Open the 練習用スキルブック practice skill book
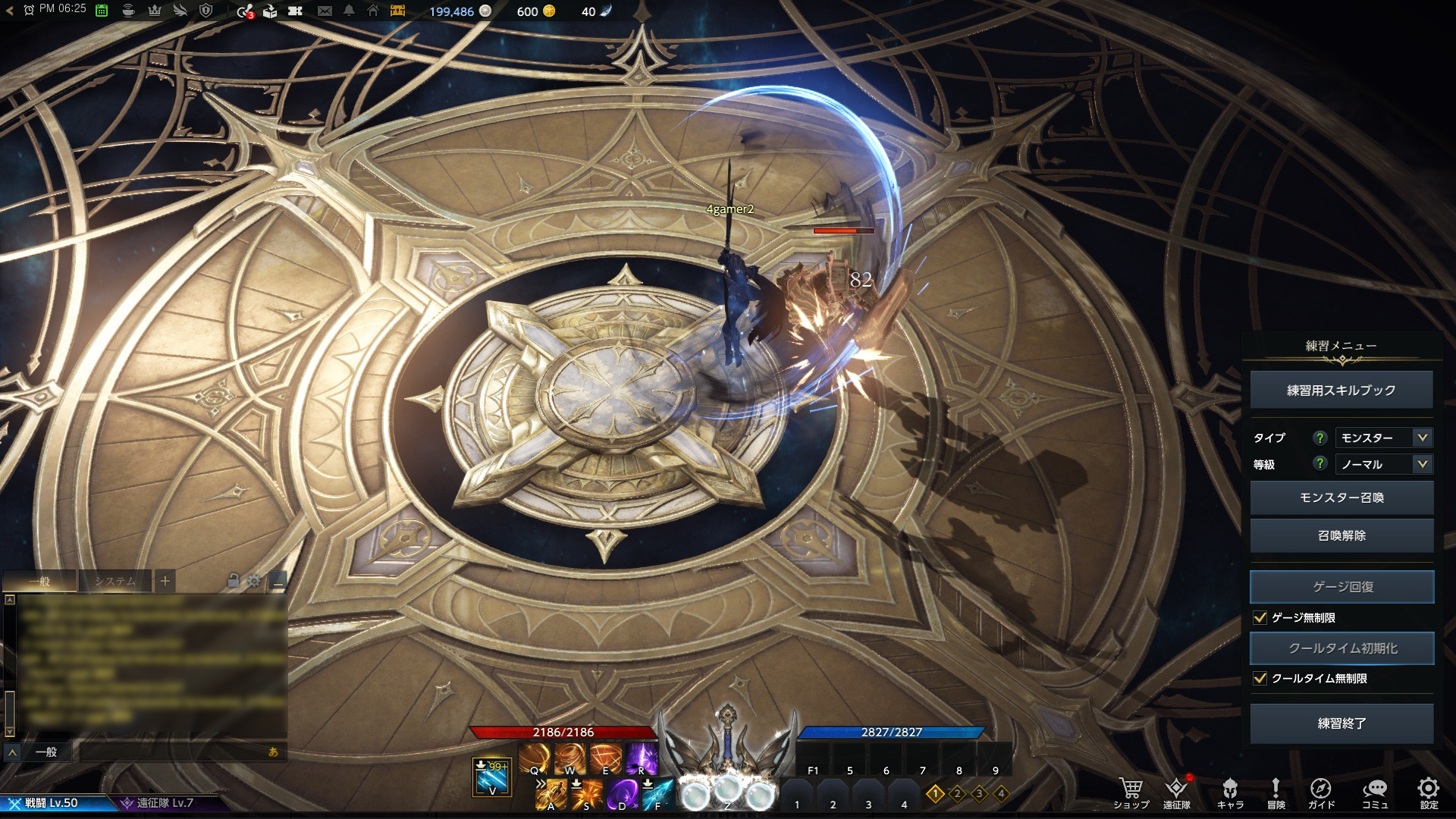The width and height of the screenshot is (1456, 819). 1341,390
